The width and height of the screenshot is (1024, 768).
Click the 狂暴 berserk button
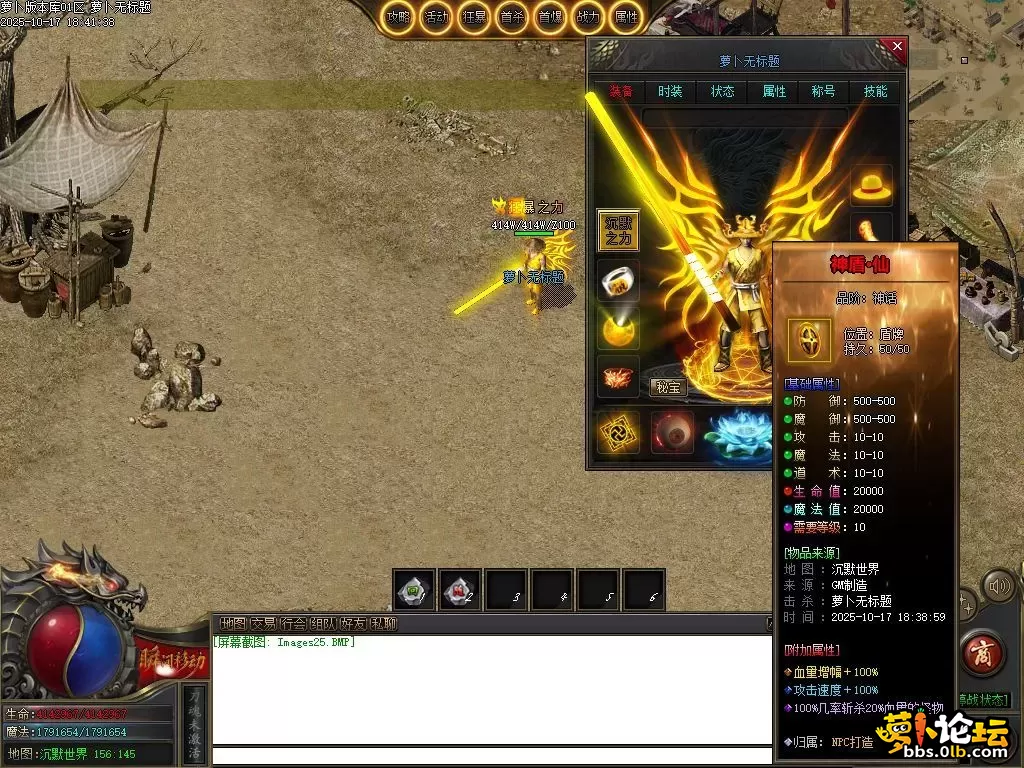pyautogui.click(x=474, y=17)
